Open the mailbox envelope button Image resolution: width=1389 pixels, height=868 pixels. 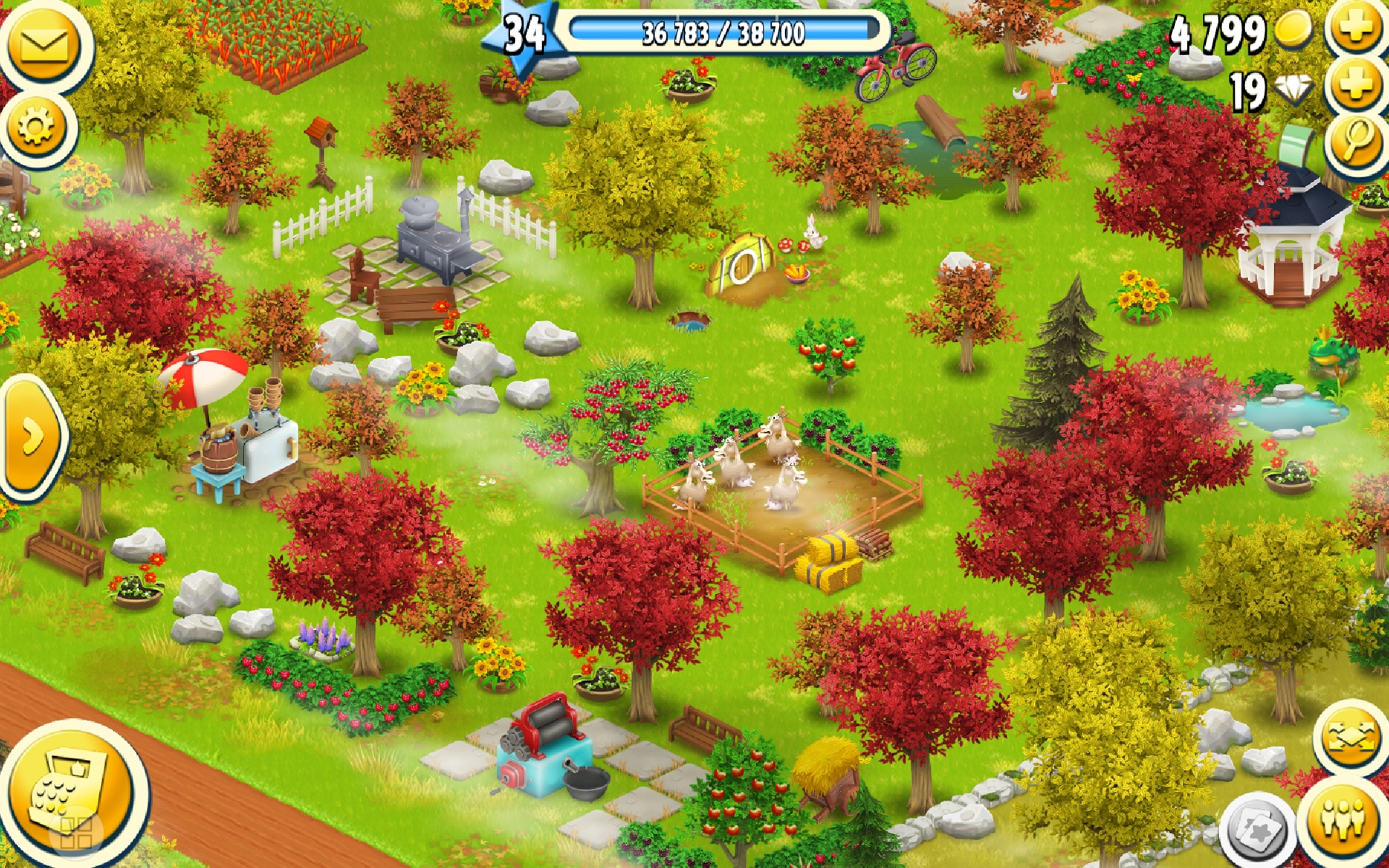coord(43,45)
